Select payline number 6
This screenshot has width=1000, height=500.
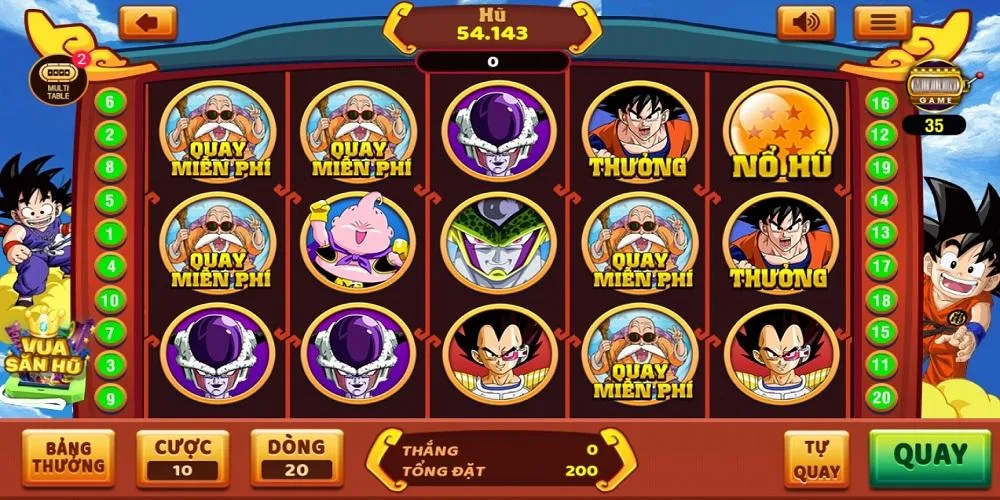pyautogui.click(x=110, y=102)
